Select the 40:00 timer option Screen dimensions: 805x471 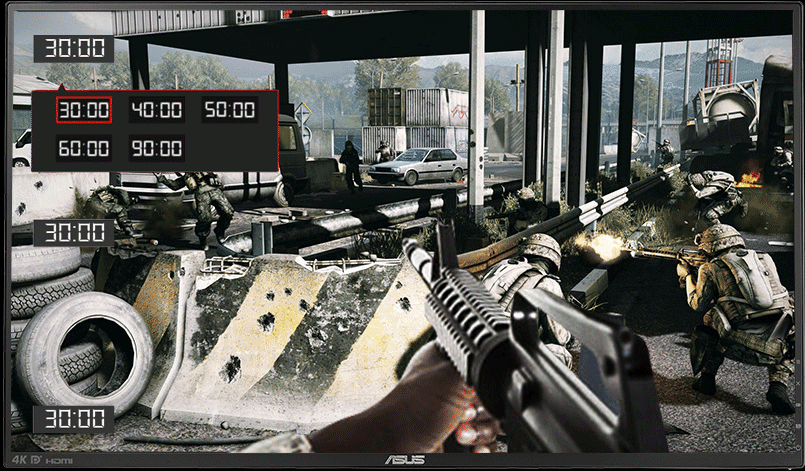156,110
